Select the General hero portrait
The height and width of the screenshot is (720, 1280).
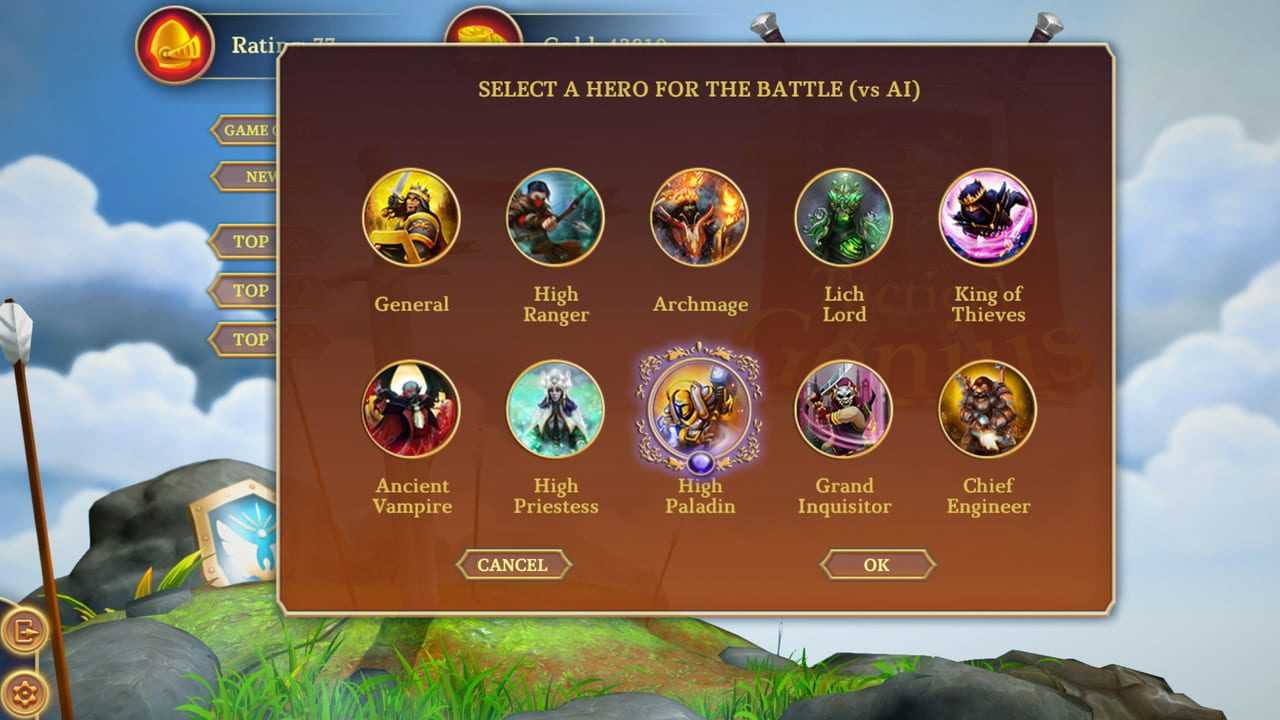click(411, 218)
